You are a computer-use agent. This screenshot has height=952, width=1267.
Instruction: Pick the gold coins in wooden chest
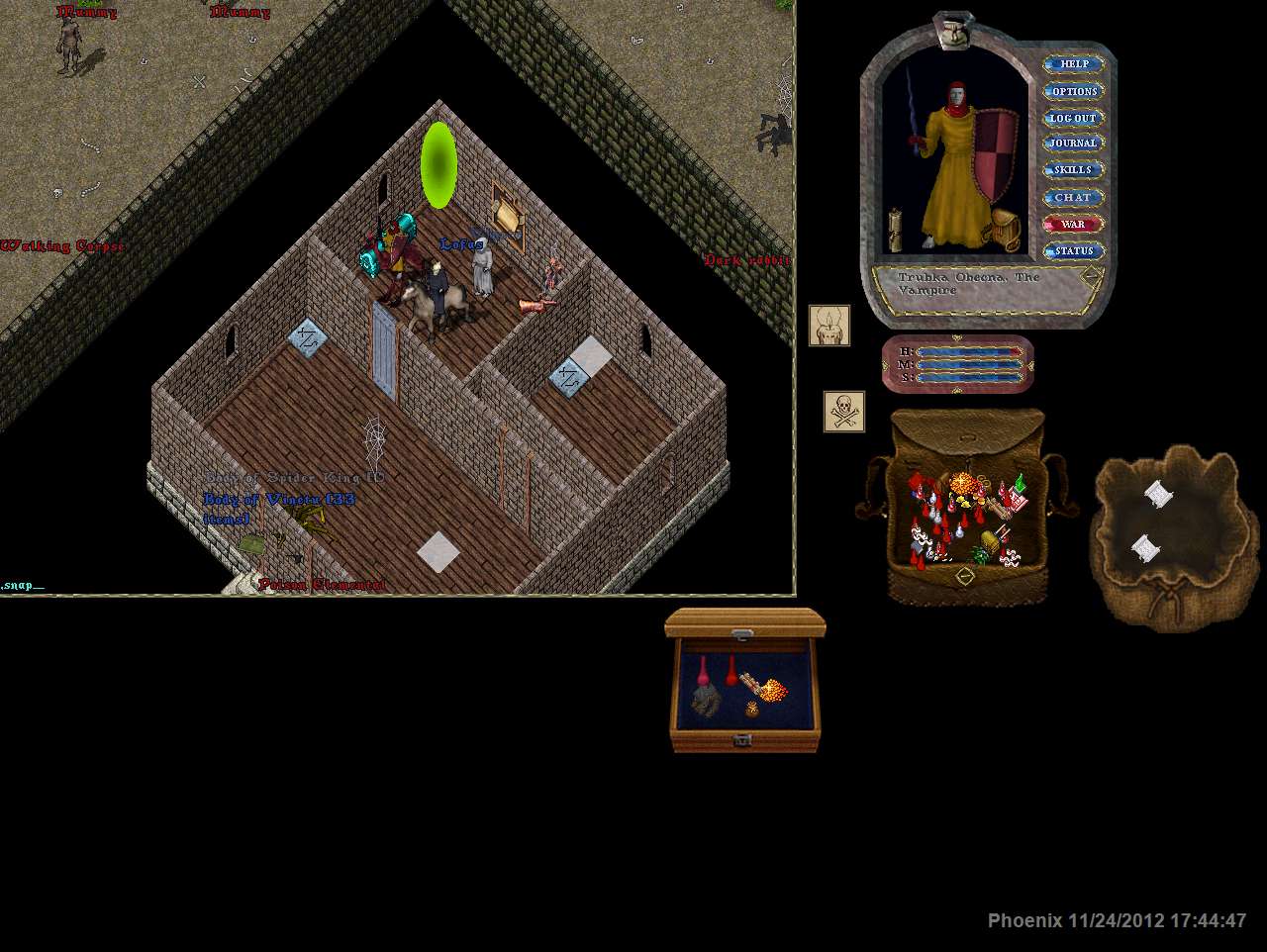point(773,688)
